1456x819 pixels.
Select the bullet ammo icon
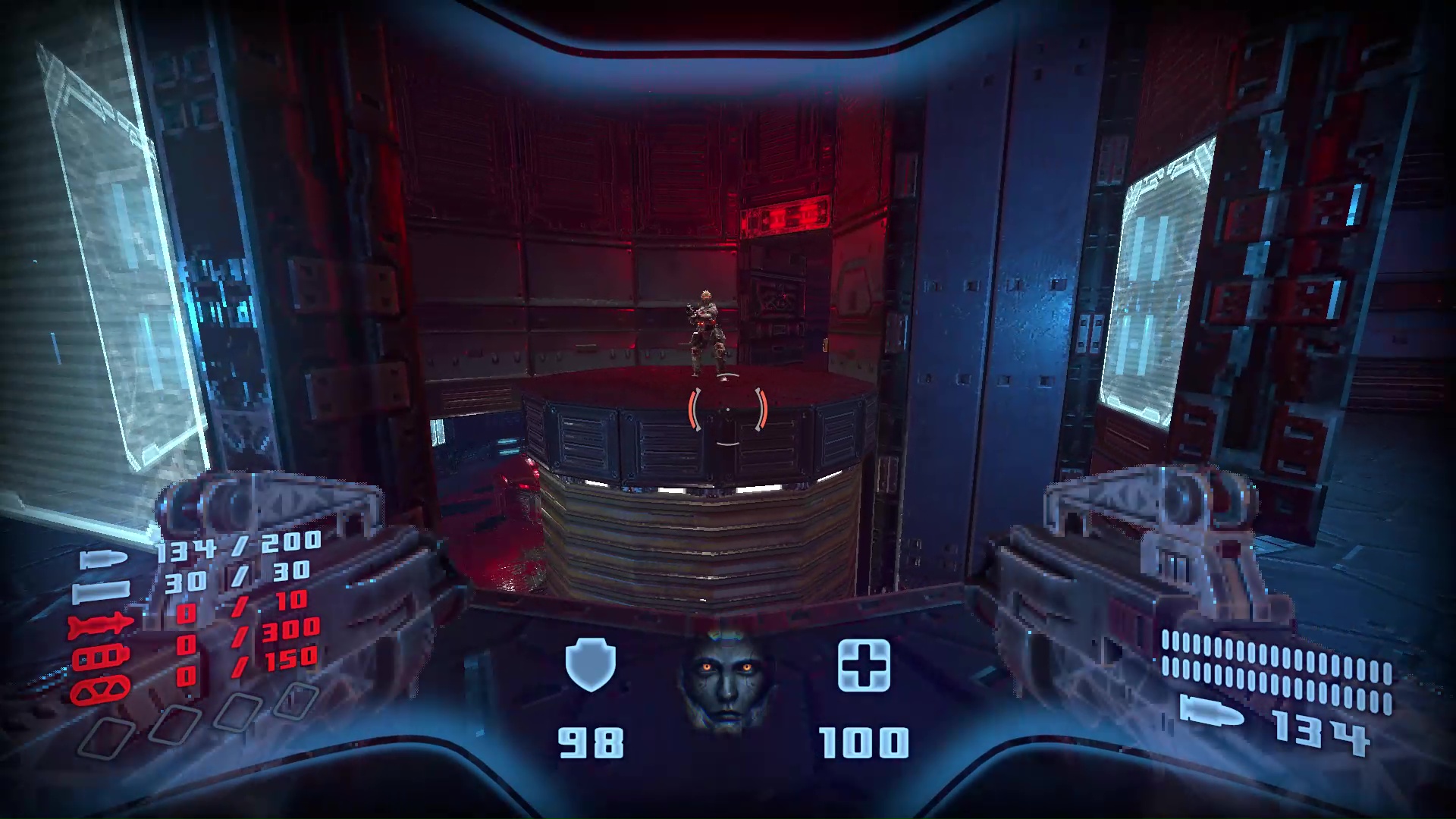click(x=102, y=559)
